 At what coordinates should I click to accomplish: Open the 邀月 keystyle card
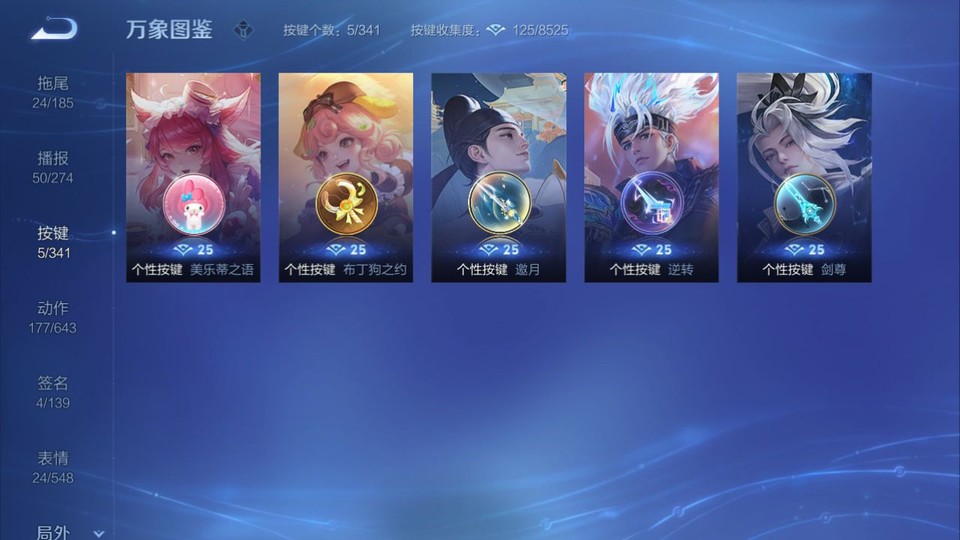(x=498, y=177)
